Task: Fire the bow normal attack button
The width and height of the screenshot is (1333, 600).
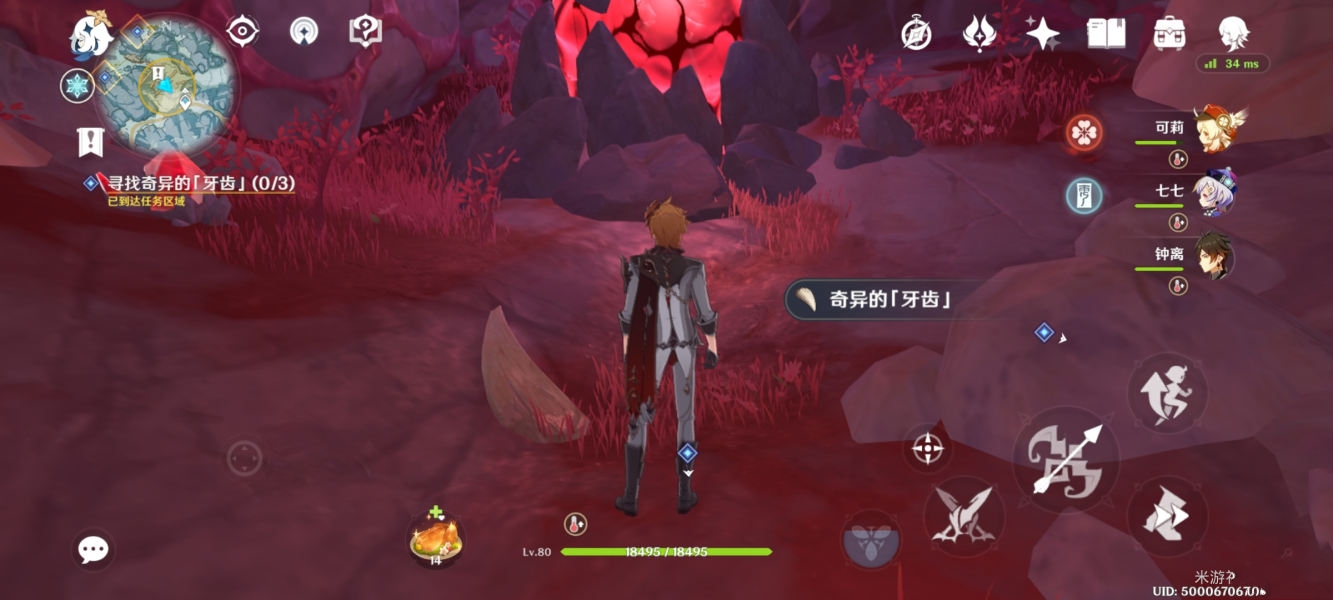Action: tap(1065, 459)
